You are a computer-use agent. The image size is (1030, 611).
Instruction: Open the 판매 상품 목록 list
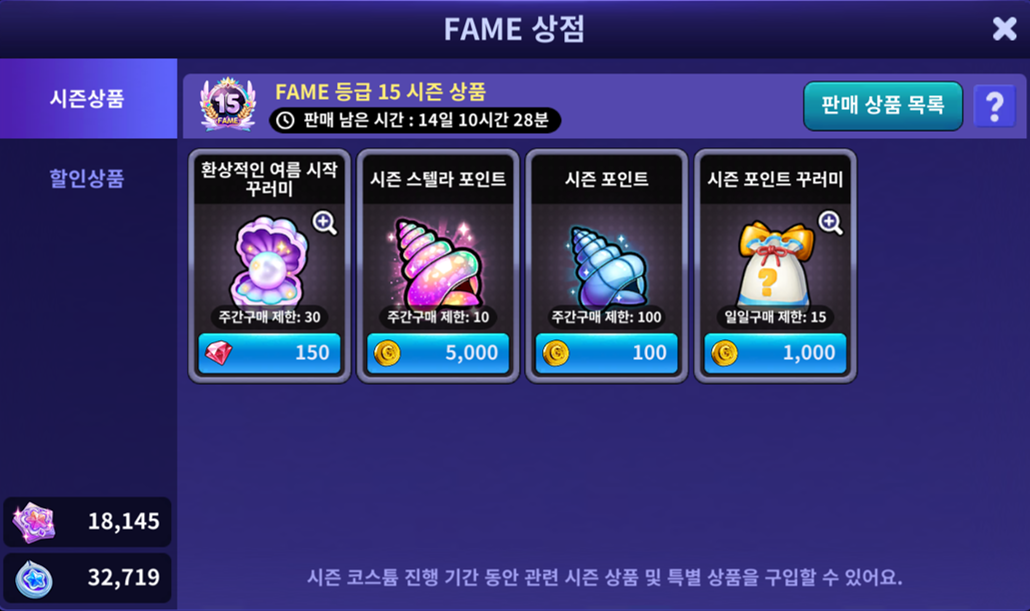tap(882, 106)
